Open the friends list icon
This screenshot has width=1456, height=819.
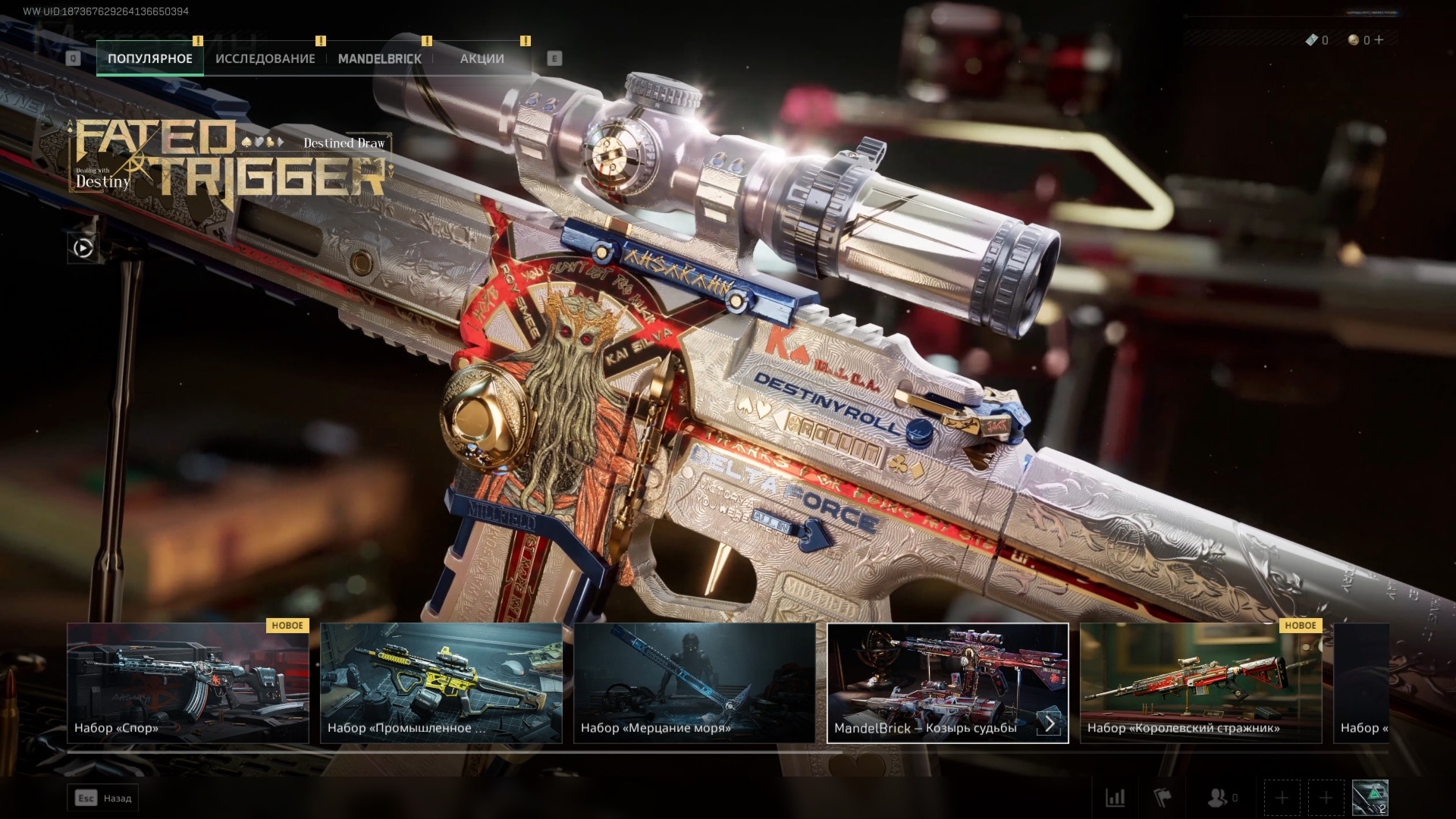click(1218, 798)
